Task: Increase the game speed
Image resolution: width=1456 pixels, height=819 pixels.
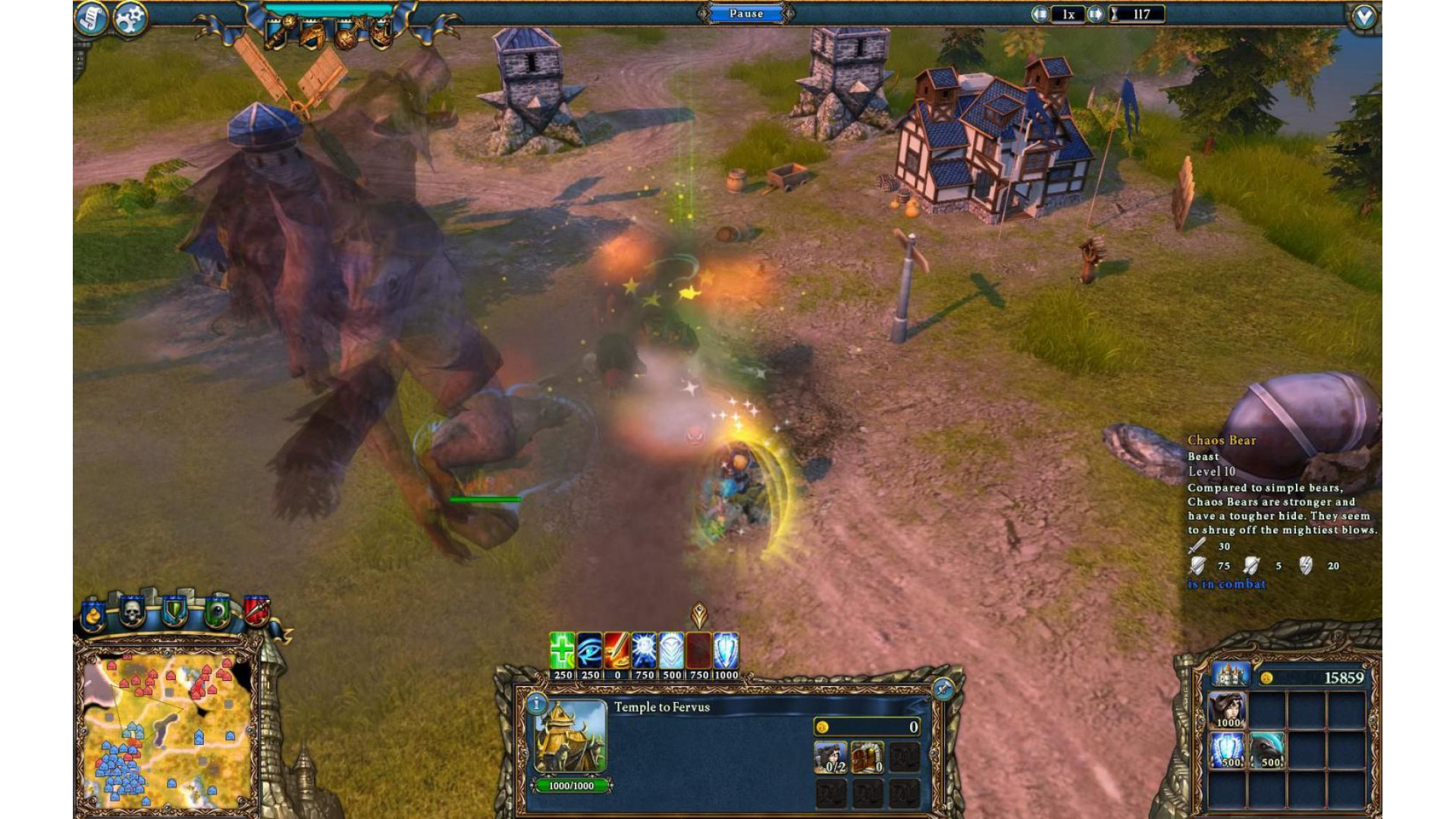Action: 1095,14
